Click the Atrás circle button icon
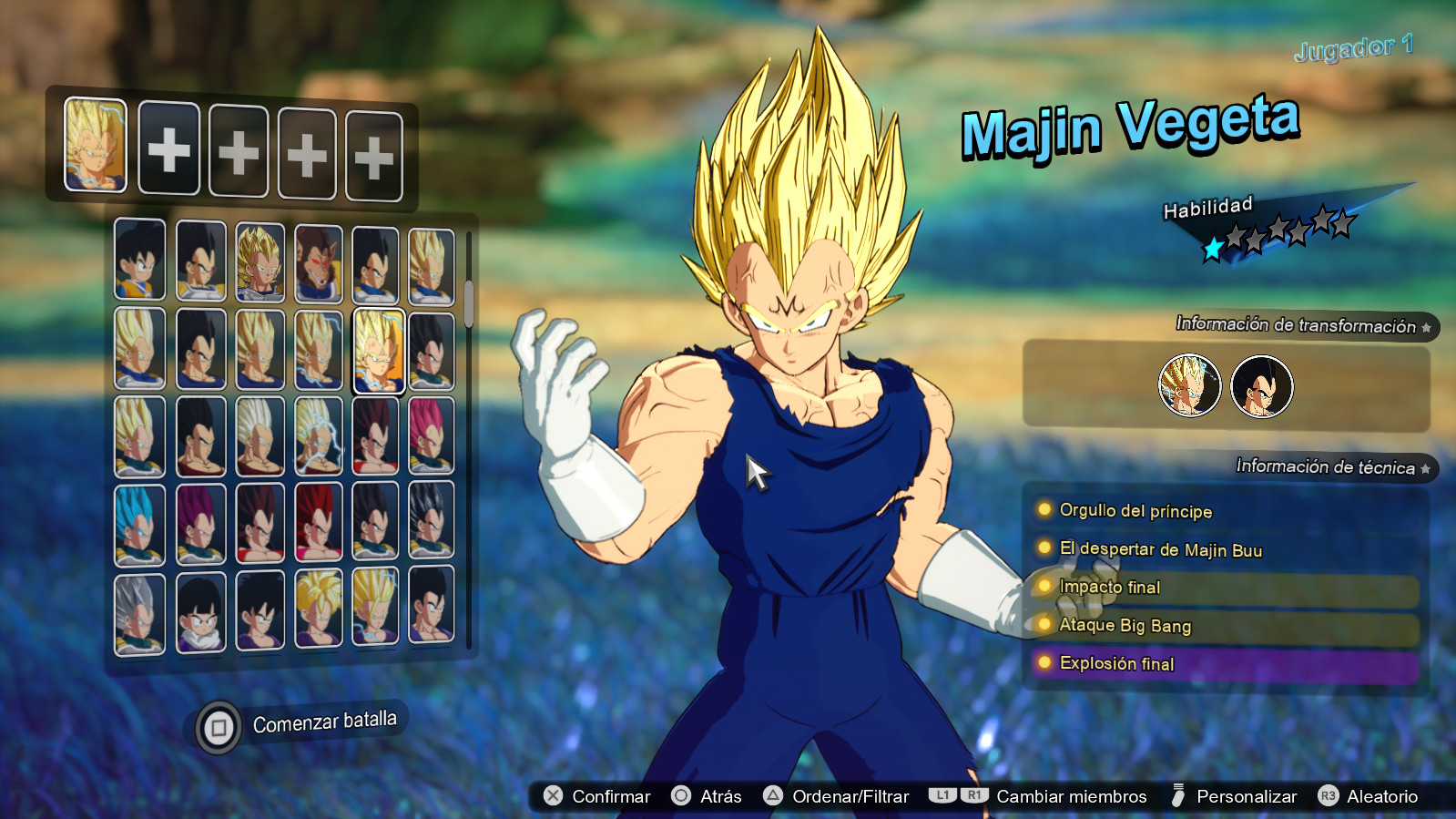Image resolution: width=1456 pixels, height=819 pixels. (679, 796)
